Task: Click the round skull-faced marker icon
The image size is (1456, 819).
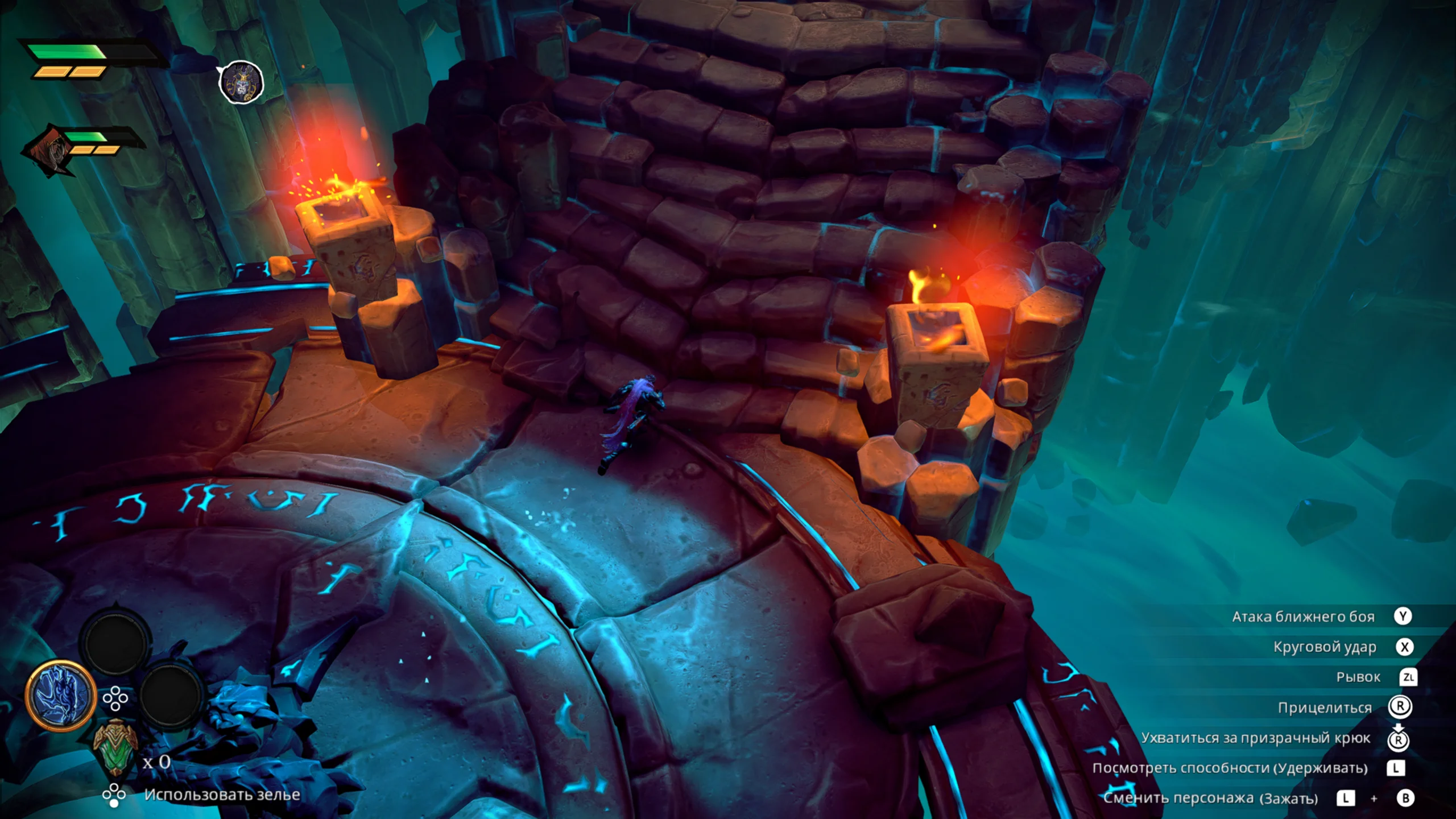Action: 242,83
